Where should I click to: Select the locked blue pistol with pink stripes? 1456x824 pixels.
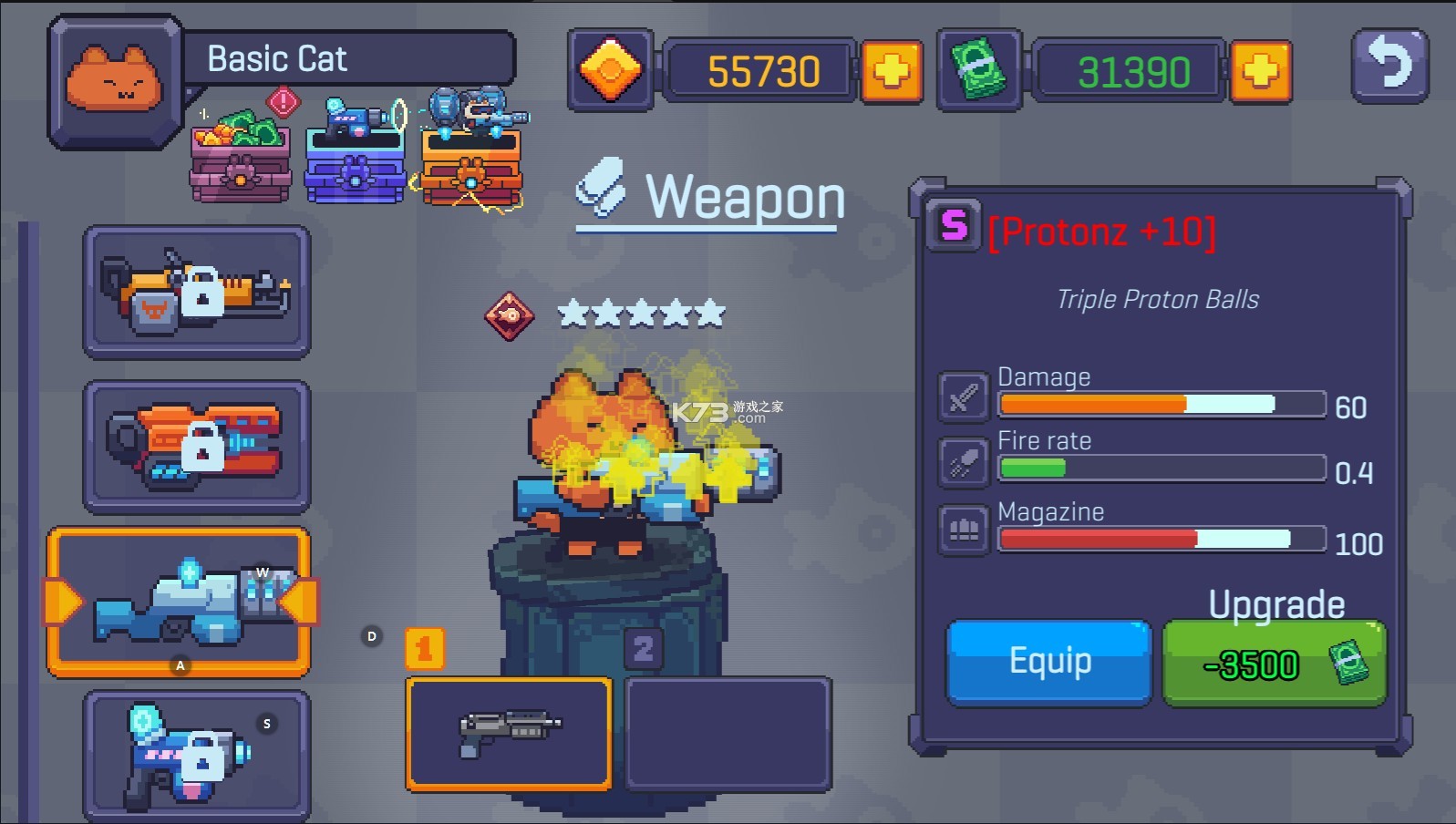pos(197,755)
